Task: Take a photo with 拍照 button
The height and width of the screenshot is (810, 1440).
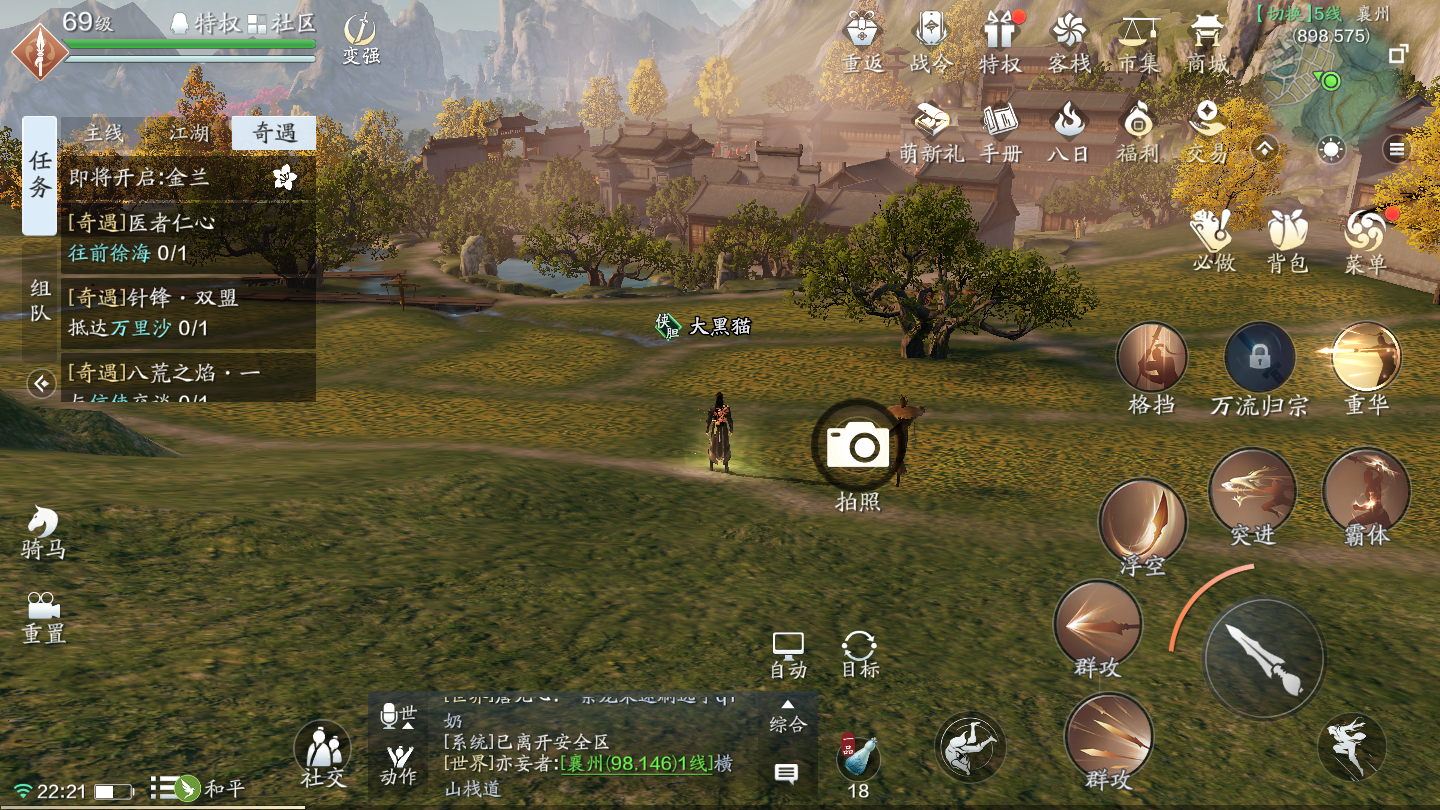Action: click(858, 447)
